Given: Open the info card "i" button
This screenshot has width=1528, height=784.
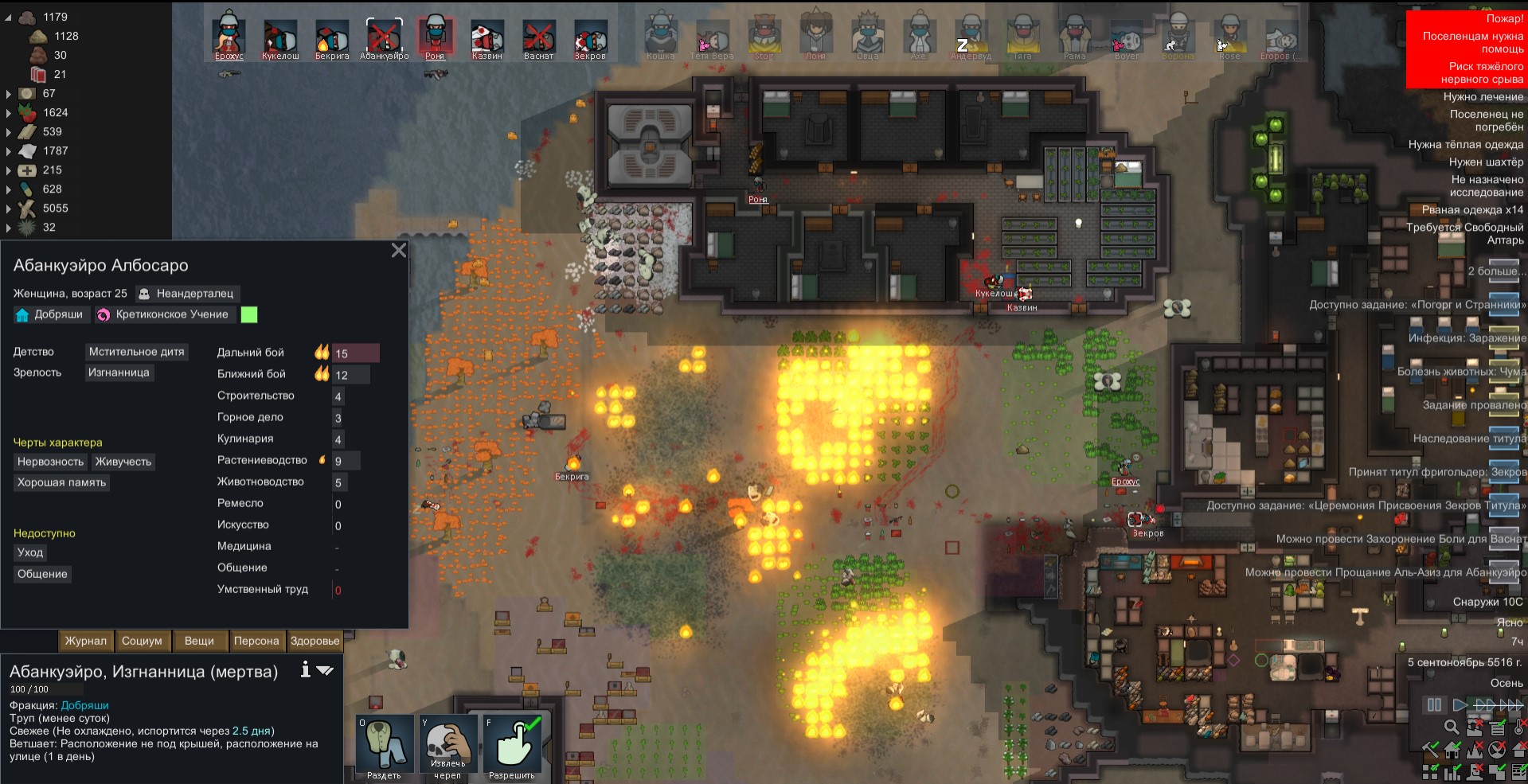Looking at the screenshot, I should pyautogui.click(x=305, y=670).
